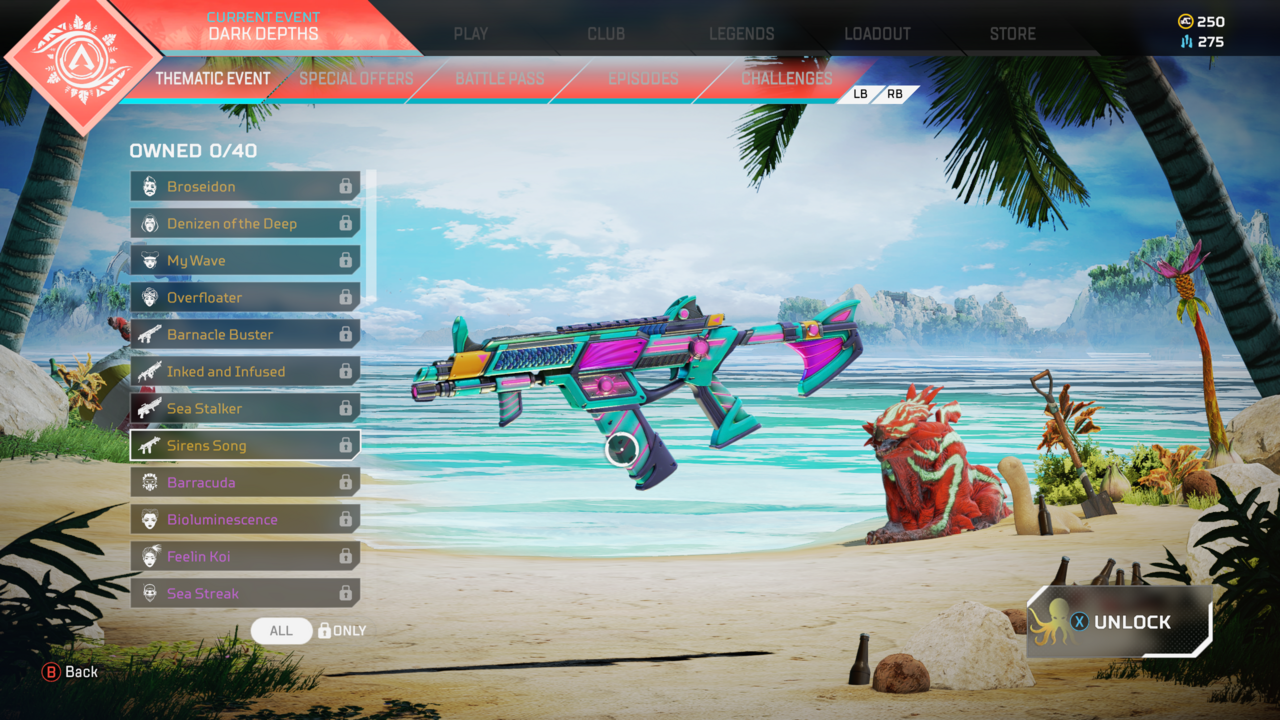This screenshot has width=1280, height=720.
Task: Visit the Store tab
Action: (1012, 33)
